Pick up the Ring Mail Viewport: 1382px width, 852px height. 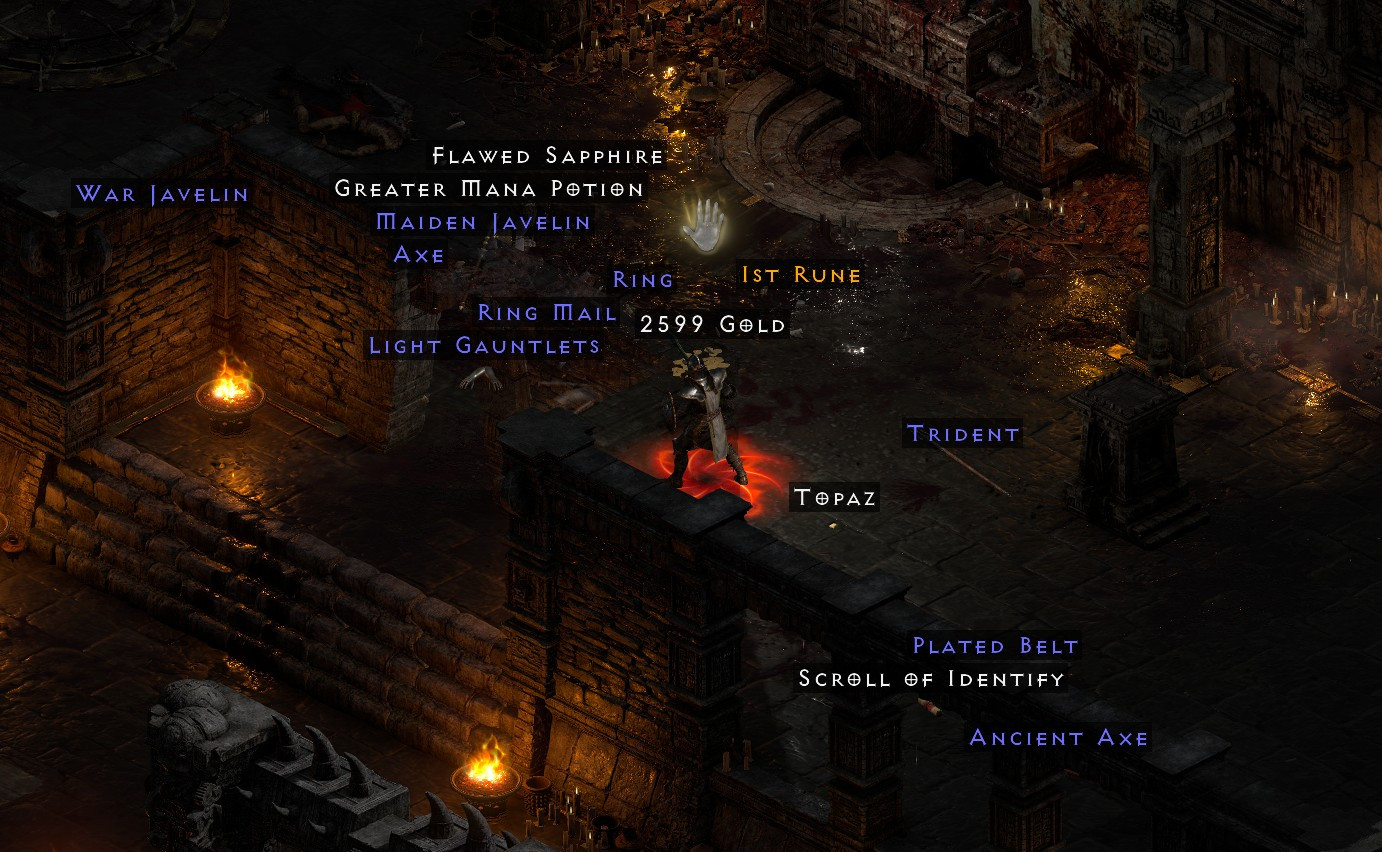(x=546, y=312)
